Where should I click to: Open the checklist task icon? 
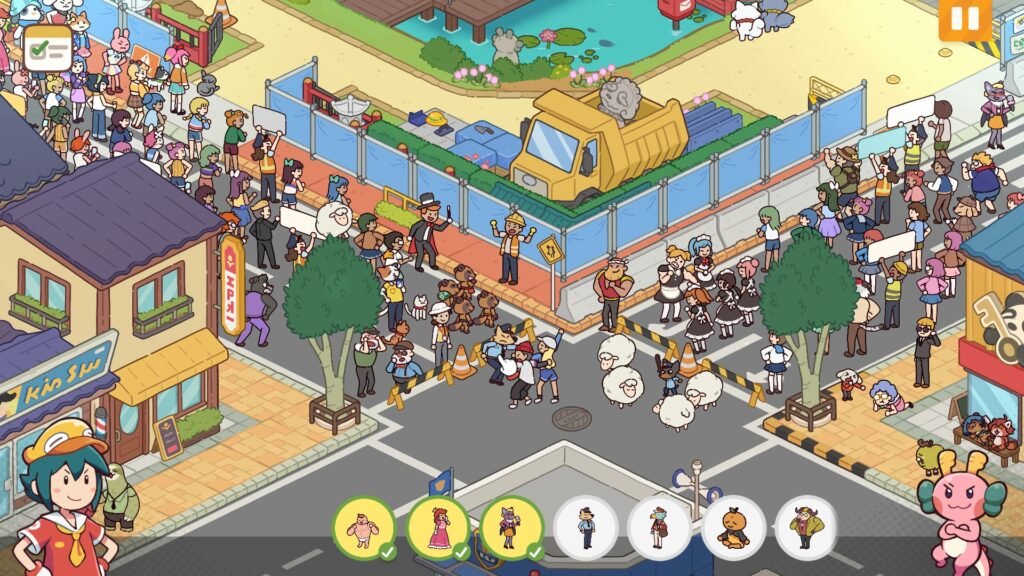48,47
